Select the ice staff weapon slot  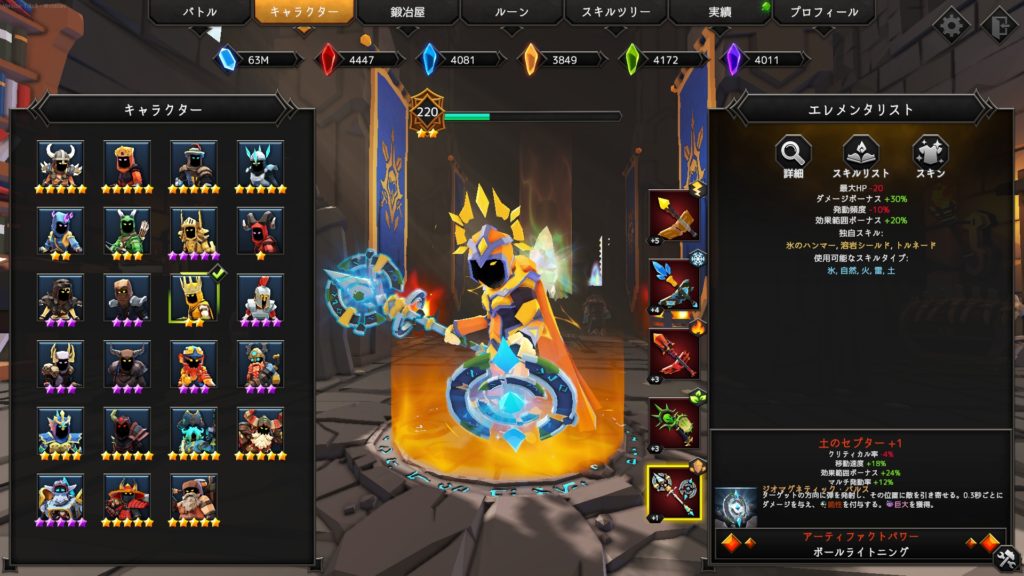[674, 284]
